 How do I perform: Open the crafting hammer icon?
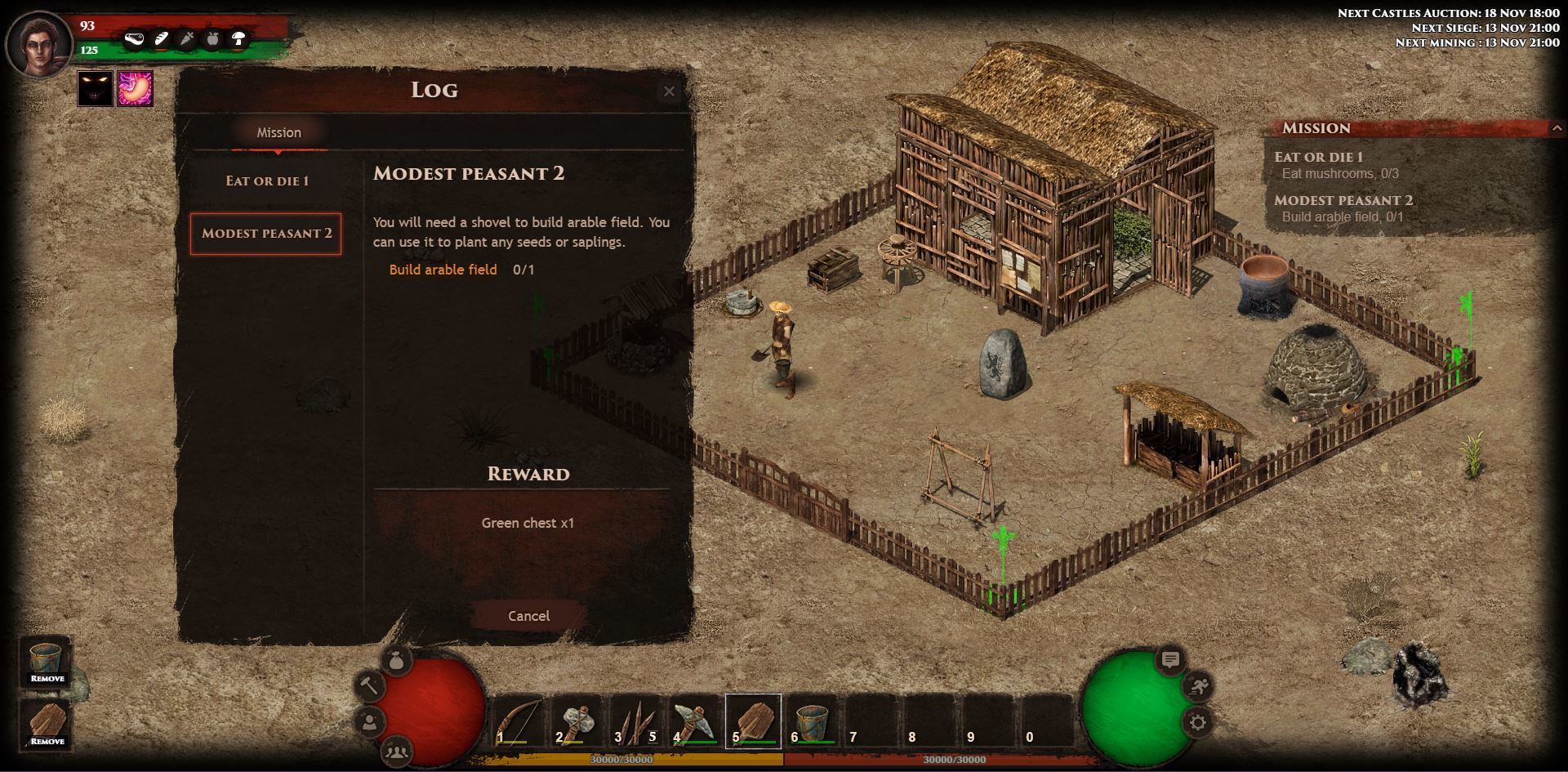click(x=369, y=685)
